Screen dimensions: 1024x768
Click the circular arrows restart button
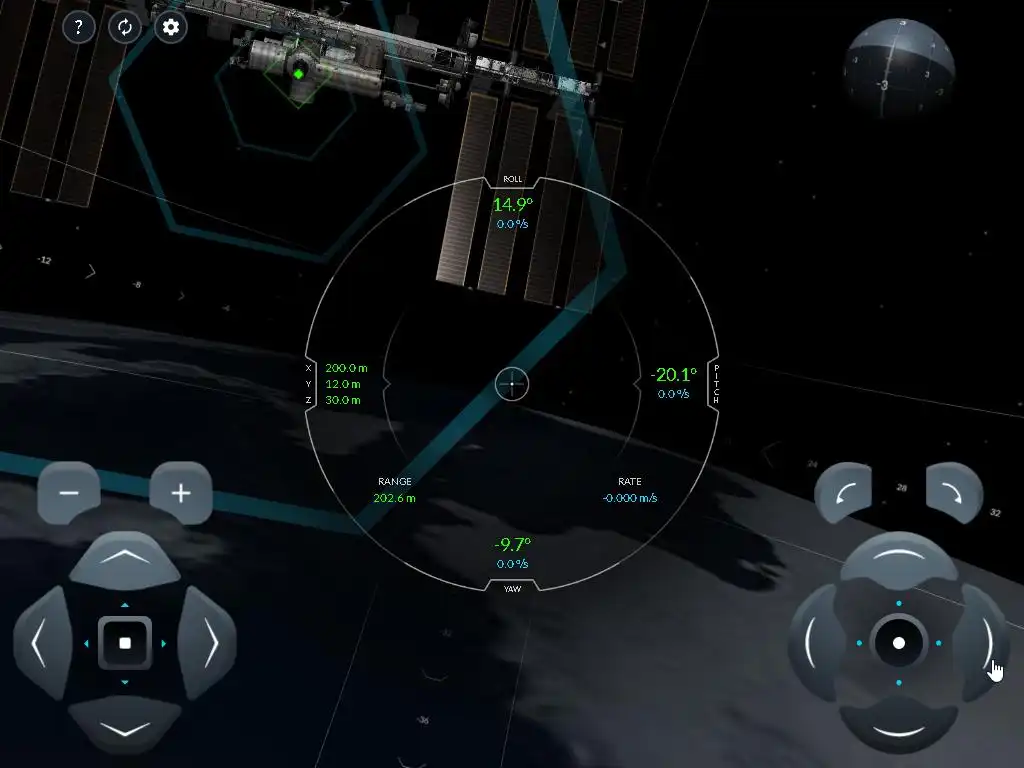tap(125, 27)
